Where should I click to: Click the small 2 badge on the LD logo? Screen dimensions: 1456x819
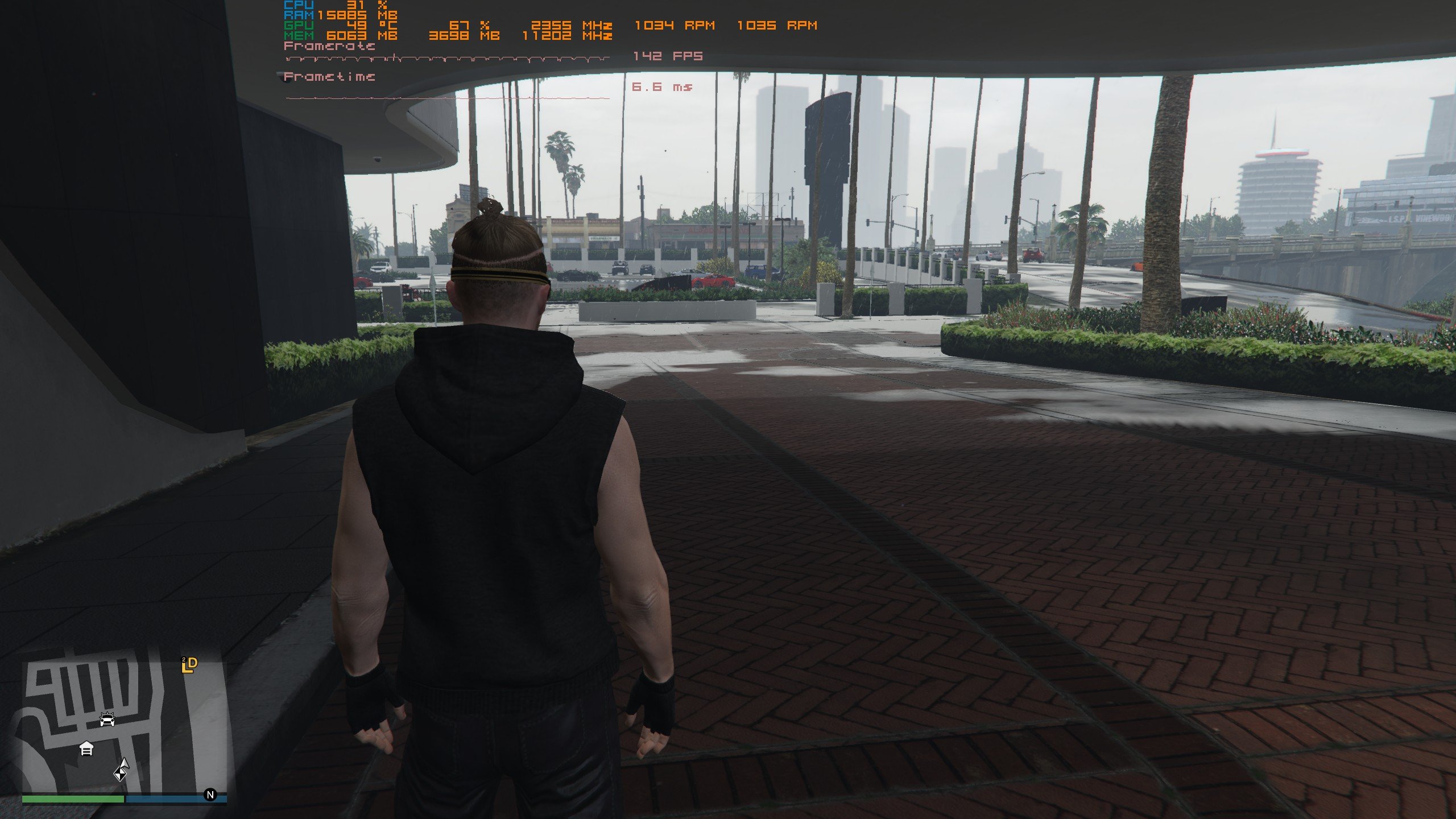coord(184,660)
